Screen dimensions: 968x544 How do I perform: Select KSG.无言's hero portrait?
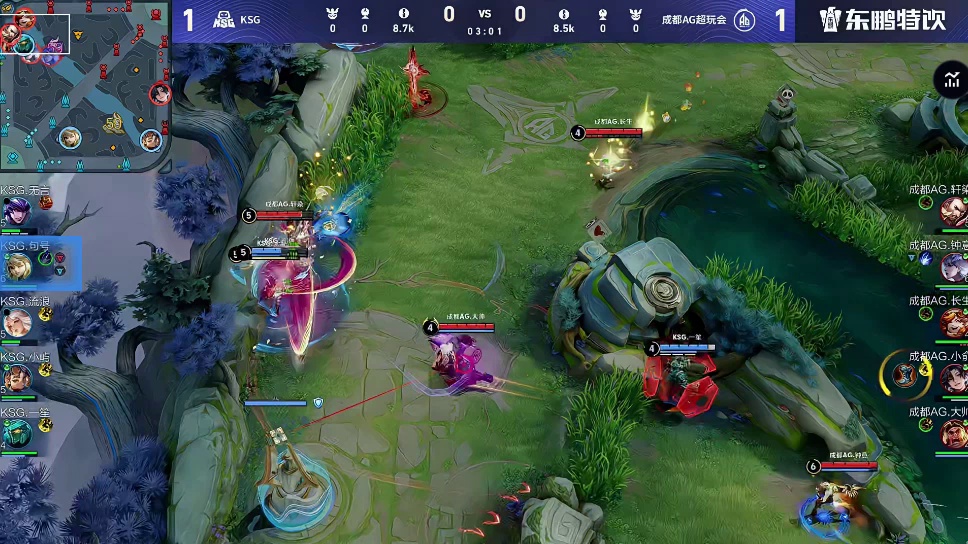point(18,211)
